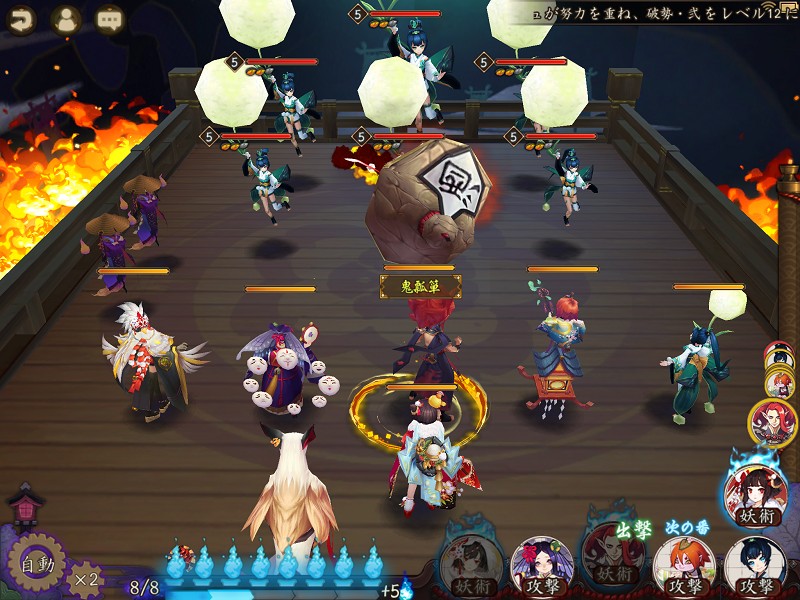
Task: Open the chat speech bubble
Action: click(110, 19)
